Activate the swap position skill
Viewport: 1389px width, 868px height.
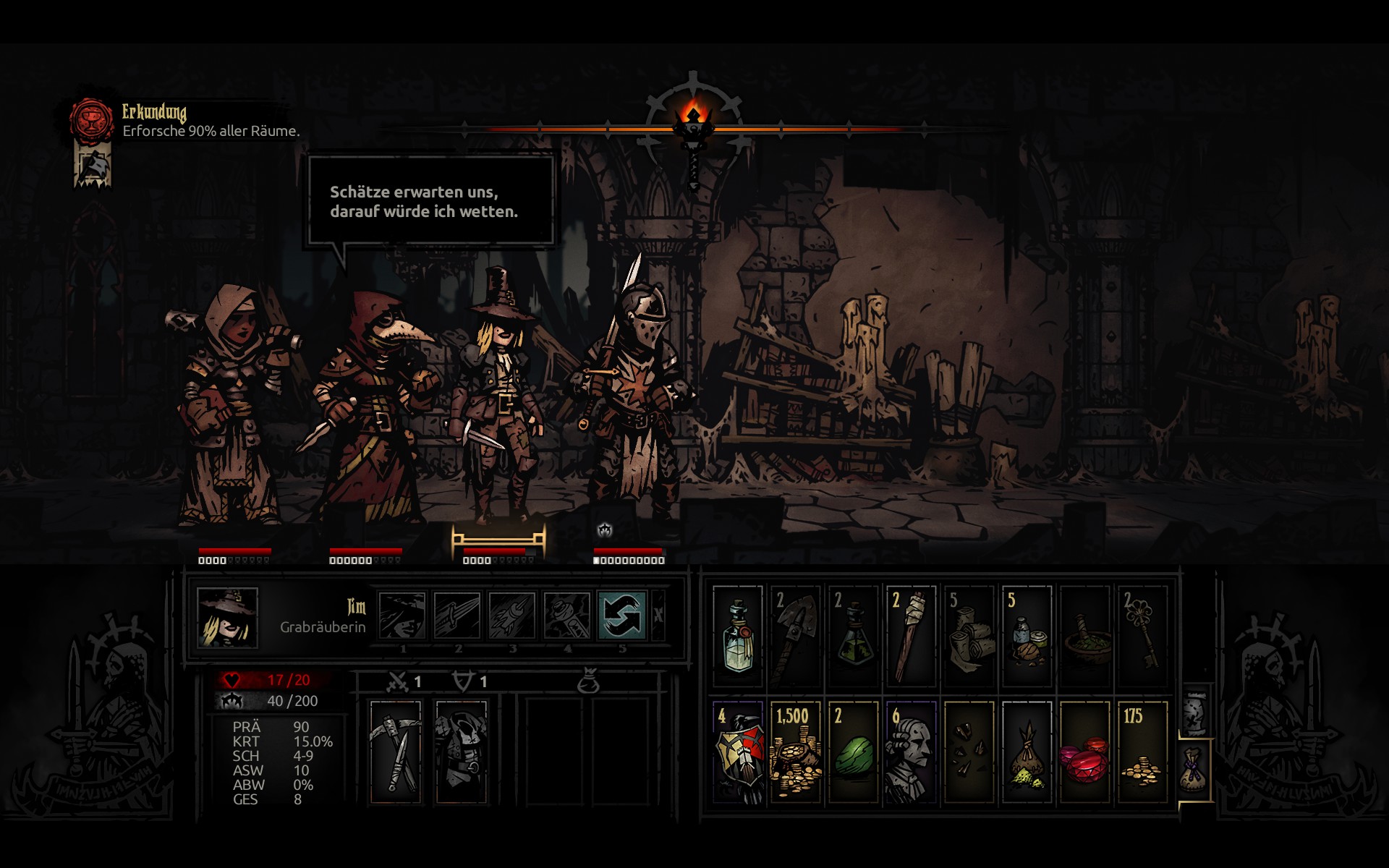coord(621,616)
